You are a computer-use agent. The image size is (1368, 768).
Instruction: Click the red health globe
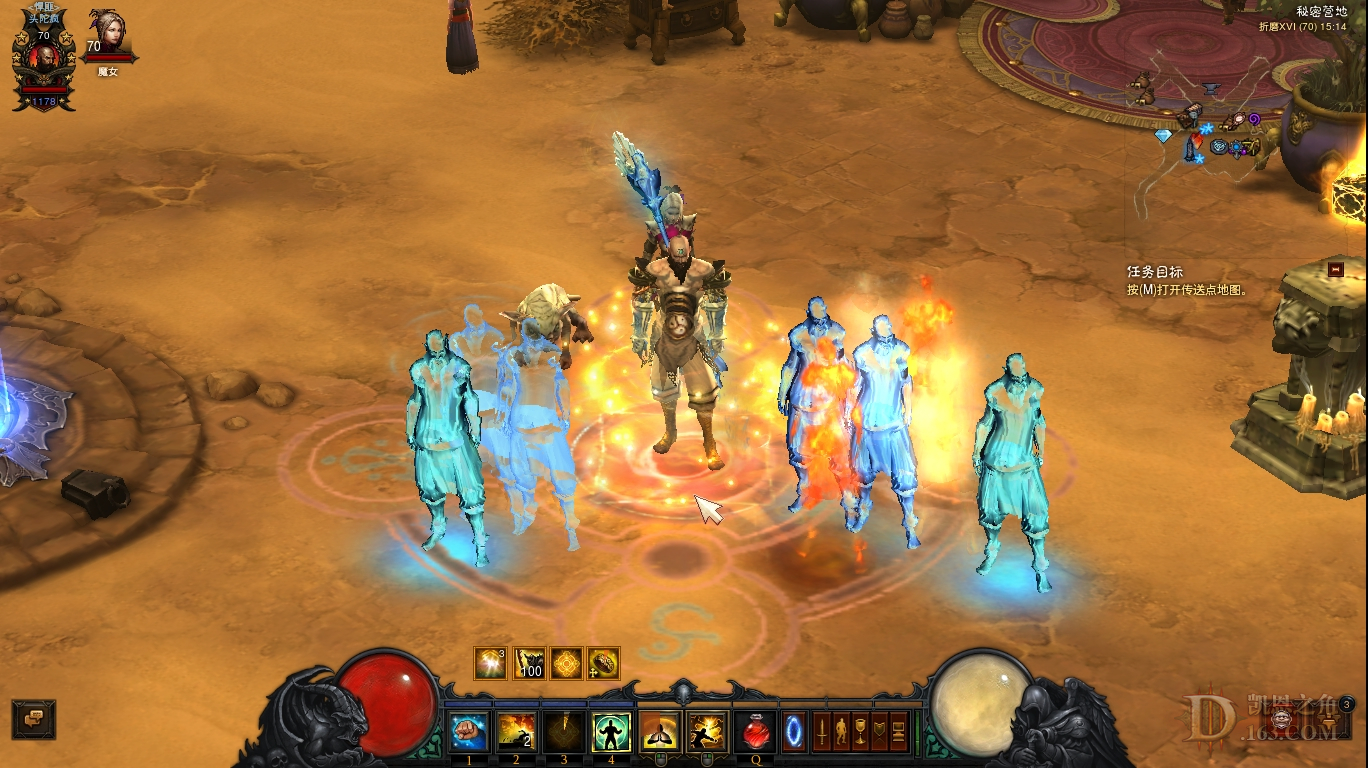(x=385, y=700)
